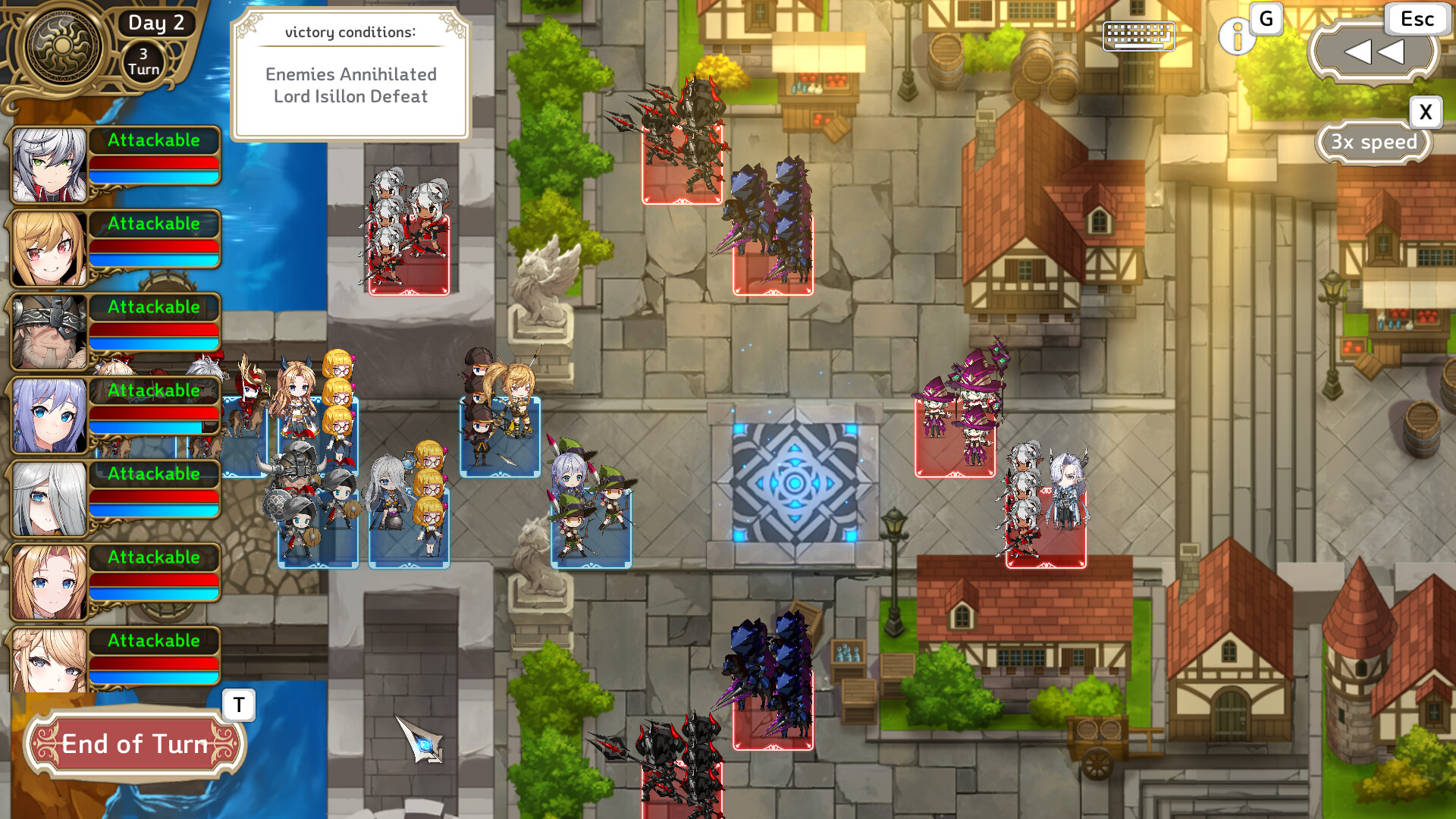
Task: Click the circular info icon near G badge
Action: (x=1237, y=37)
